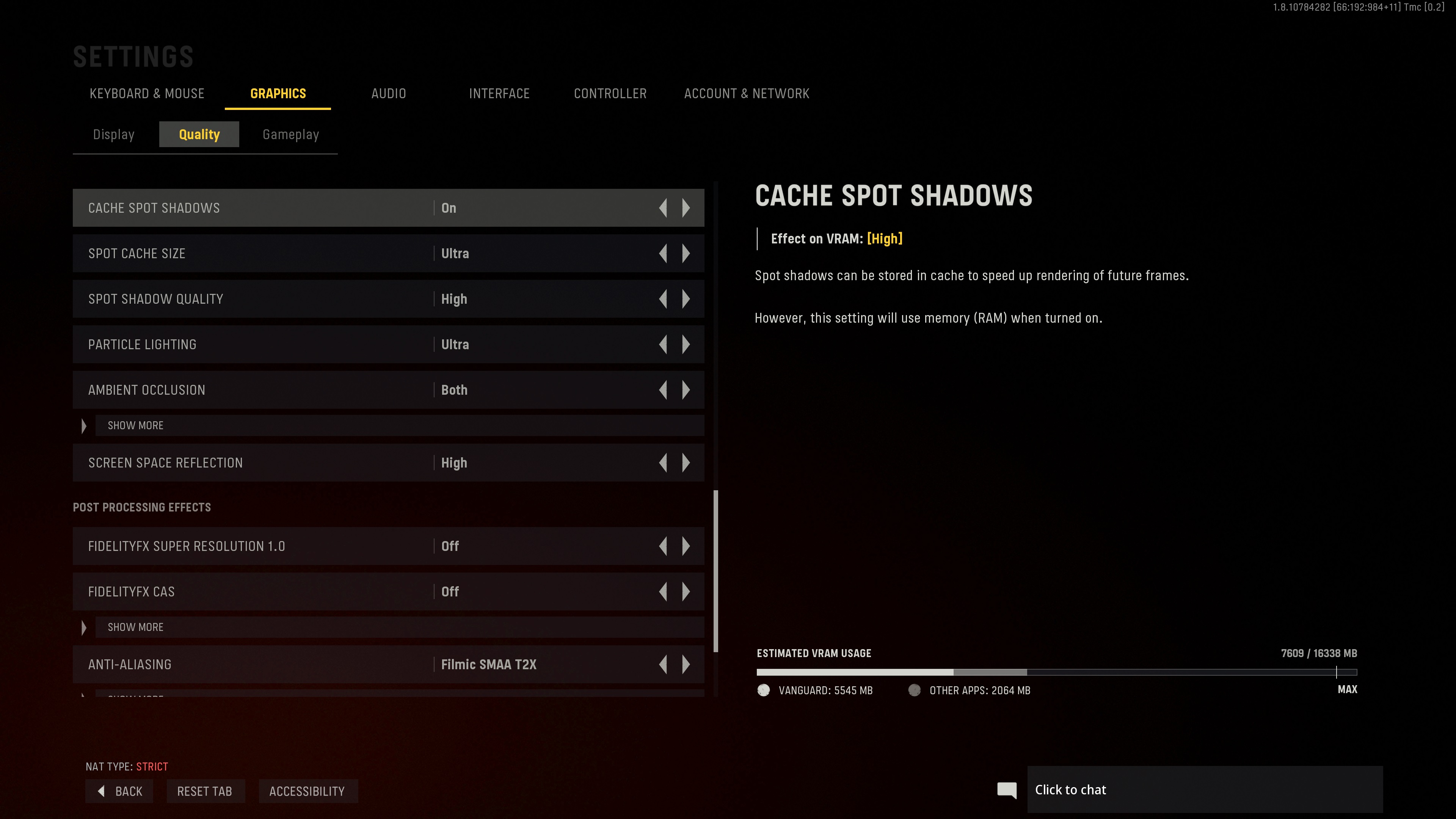Change Ambient Occlusion with right arrow
1456x819 pixels.
(x=686, y=390)
